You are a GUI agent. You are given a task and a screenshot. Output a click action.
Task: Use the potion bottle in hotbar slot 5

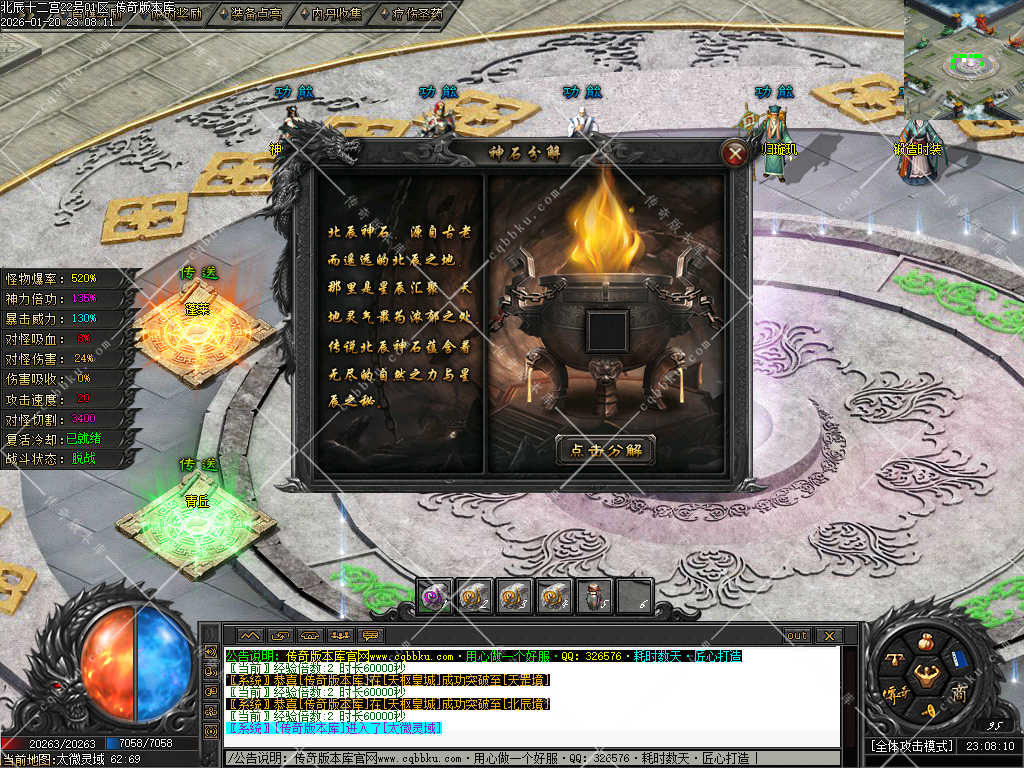594,595
